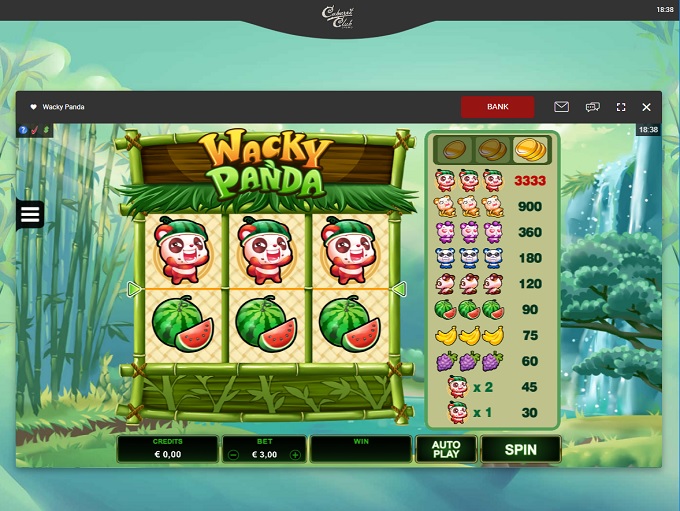Image resolution: width=680 pixels, height=511 pixels.
Task: Open the live chat bubbles icon
Action: [x=592, y=106]
